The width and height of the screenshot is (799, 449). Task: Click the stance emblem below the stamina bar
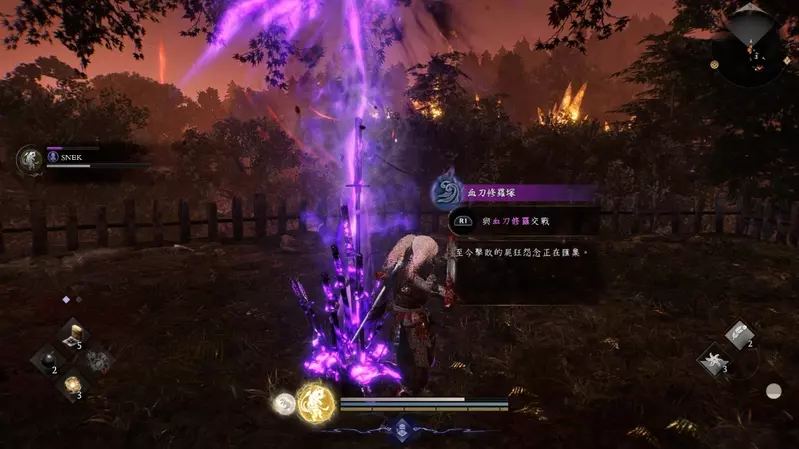tap(401, 428)
